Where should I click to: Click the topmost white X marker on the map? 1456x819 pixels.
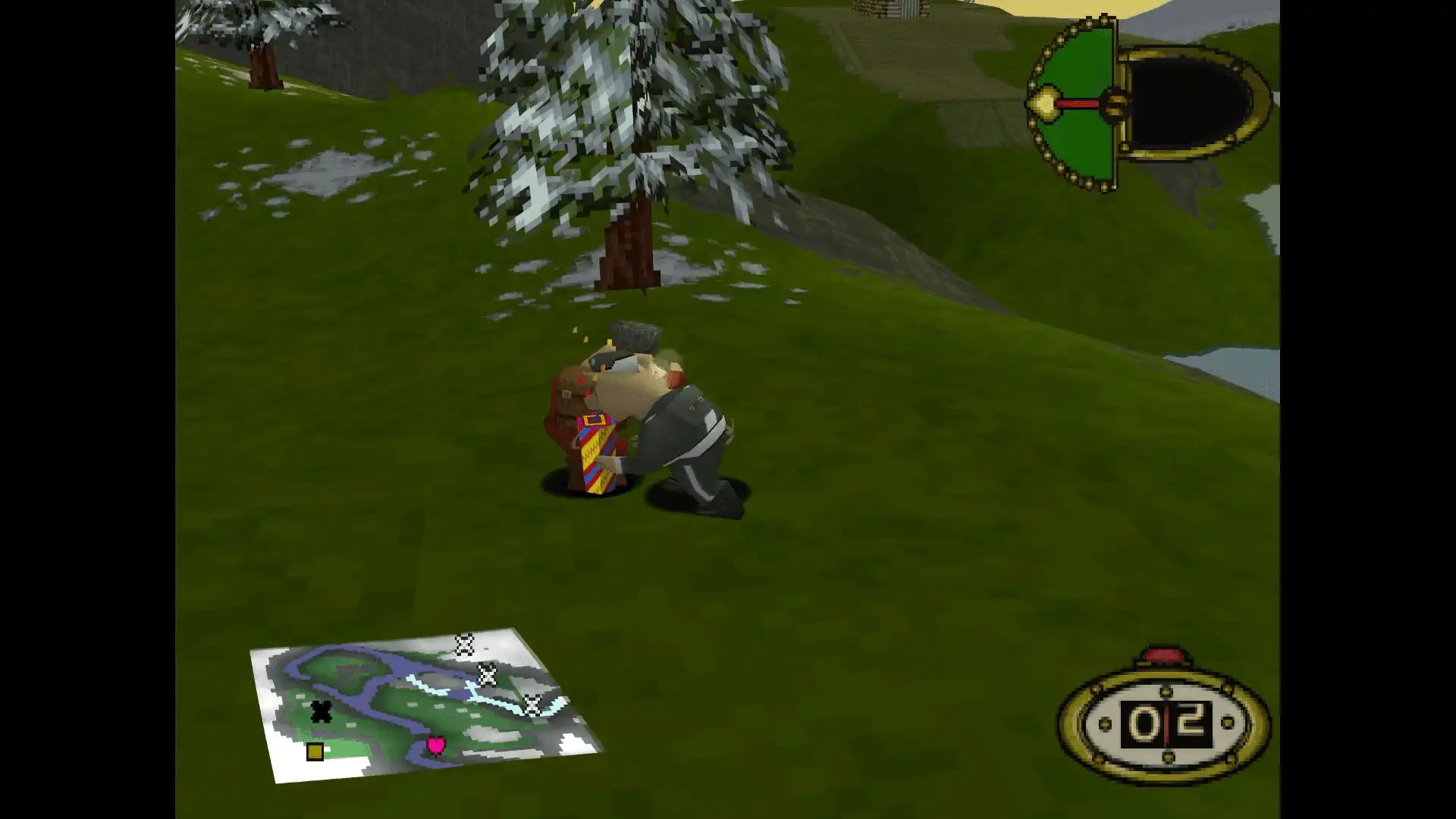click(463, 643)
